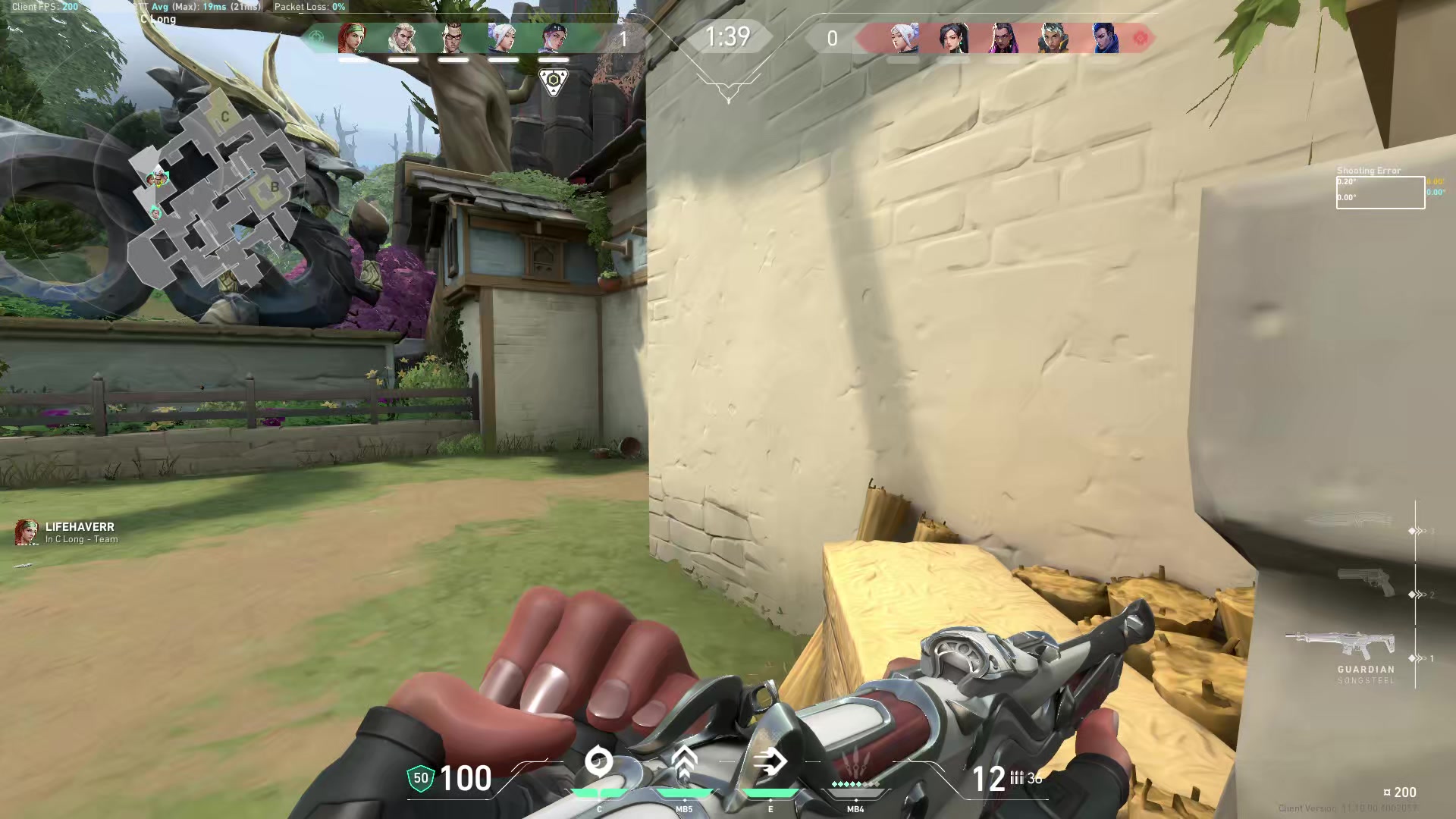
Task: Click the credits icon beside 200
Action: click(1388, 792)
